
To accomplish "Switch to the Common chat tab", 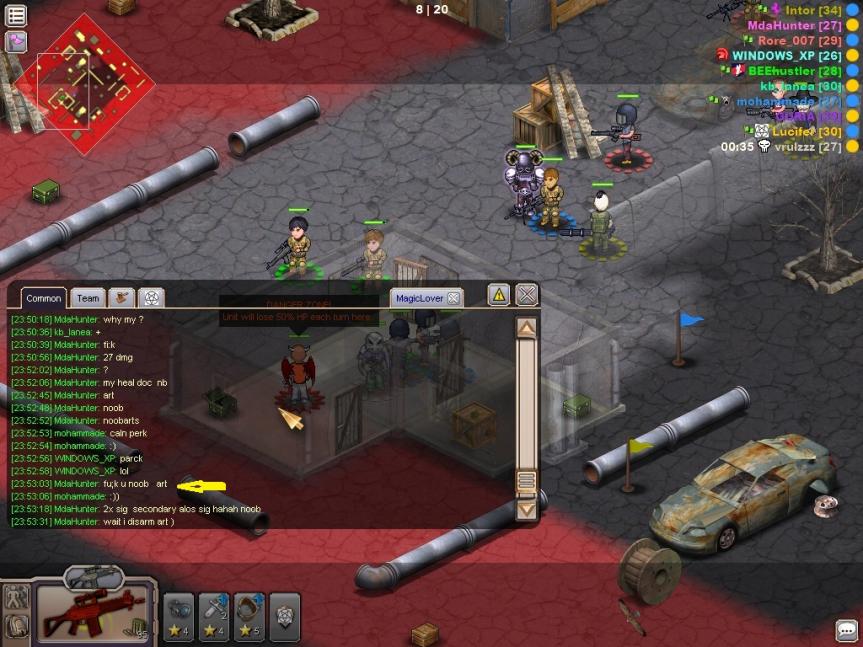I will point(43,298).
